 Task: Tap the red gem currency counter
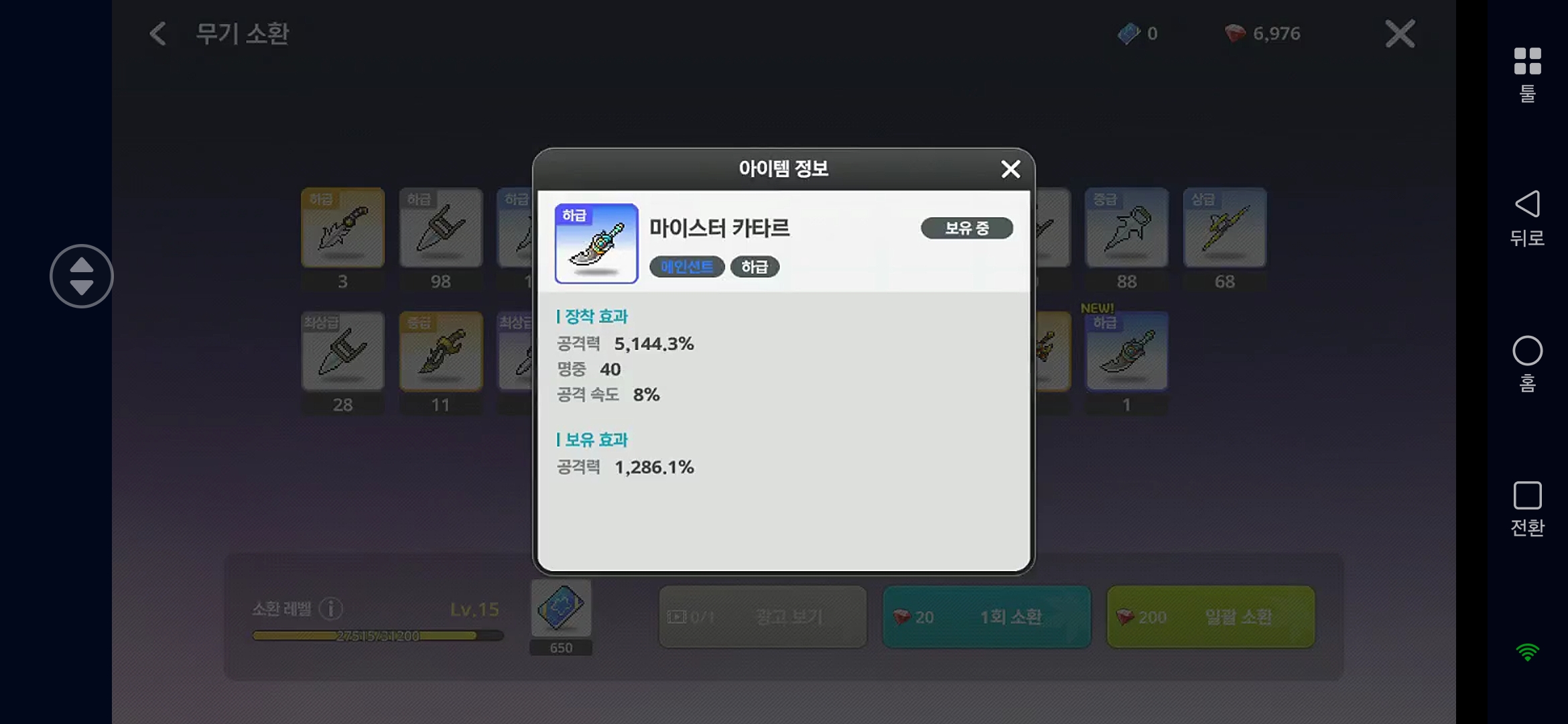pyautogui.click(x=1262, y=34)
